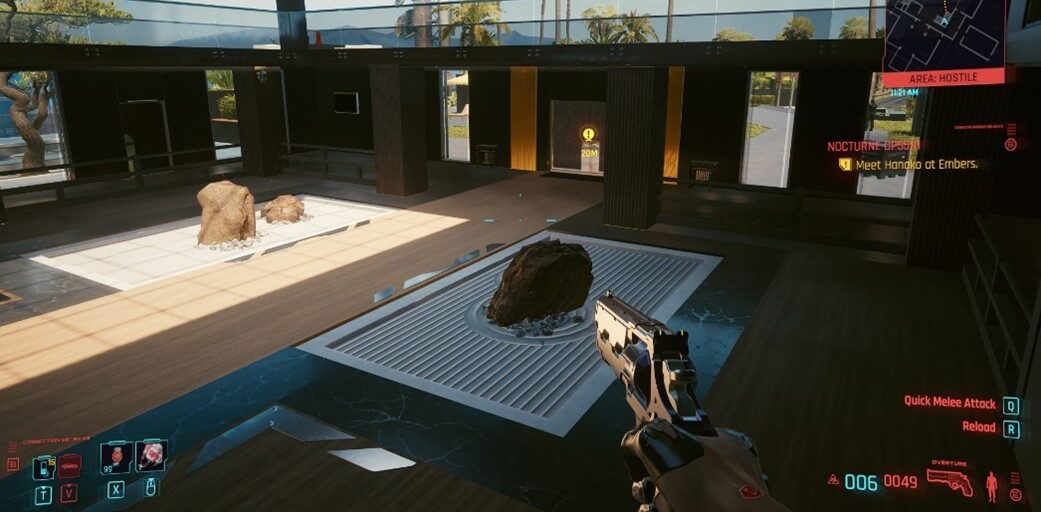Click the Overture revolver weapon icon
Viewport: 1041px width, 512px height.
(949, 481)
